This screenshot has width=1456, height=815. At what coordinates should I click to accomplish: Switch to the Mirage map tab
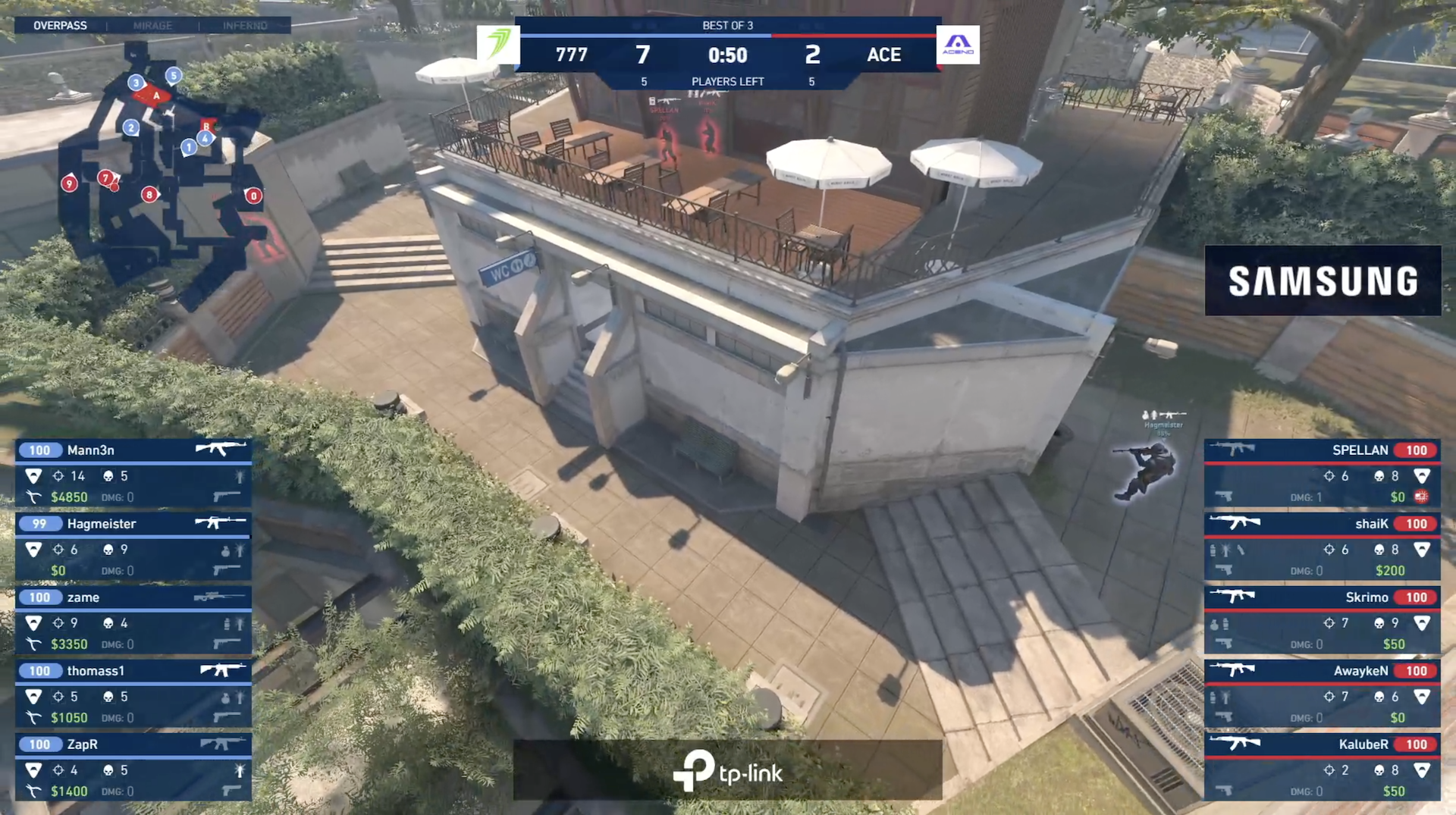pyautogui.click(x=152, y=25)
